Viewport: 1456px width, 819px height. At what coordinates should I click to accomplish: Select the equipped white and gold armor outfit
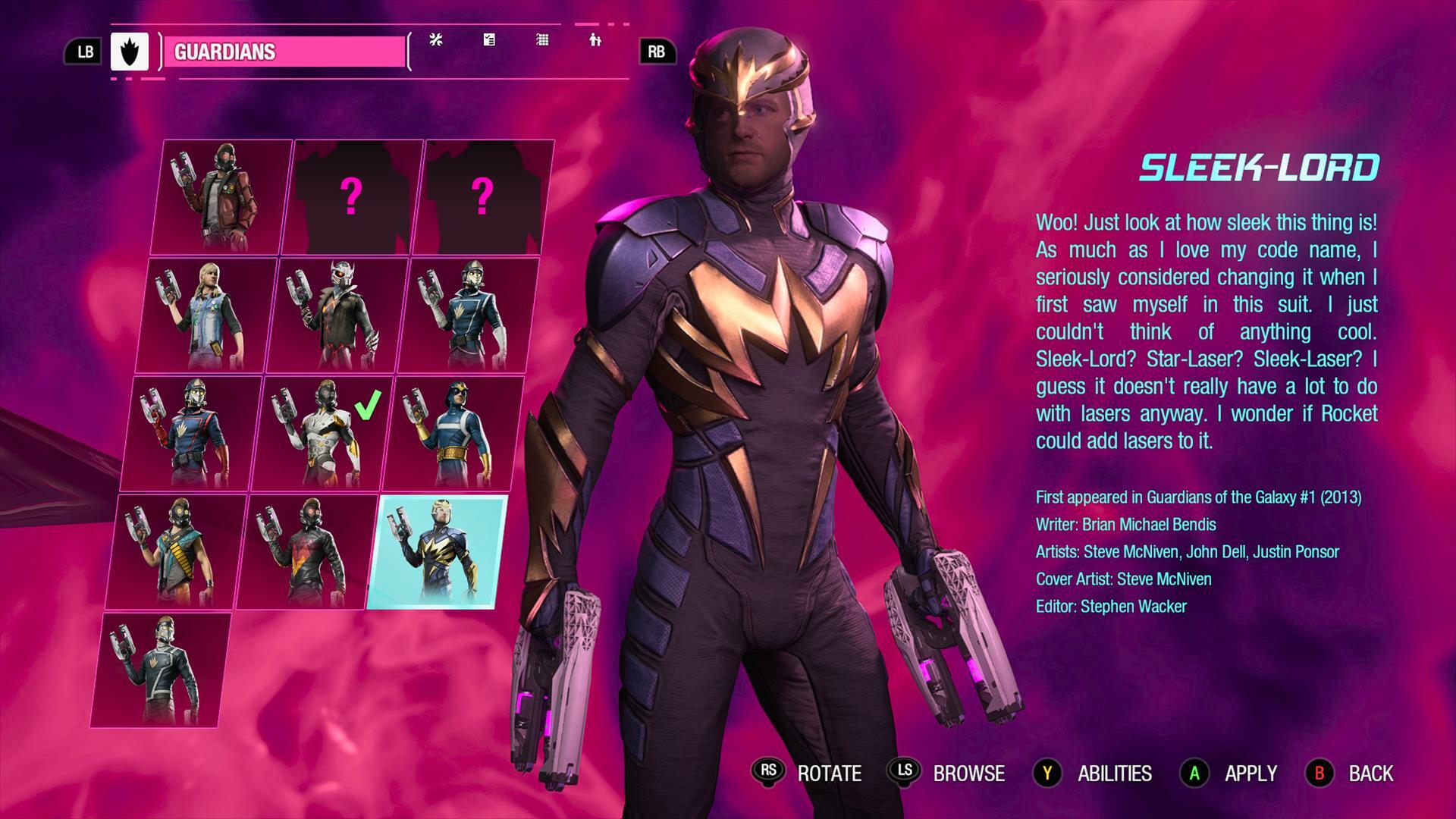[324, 434]
